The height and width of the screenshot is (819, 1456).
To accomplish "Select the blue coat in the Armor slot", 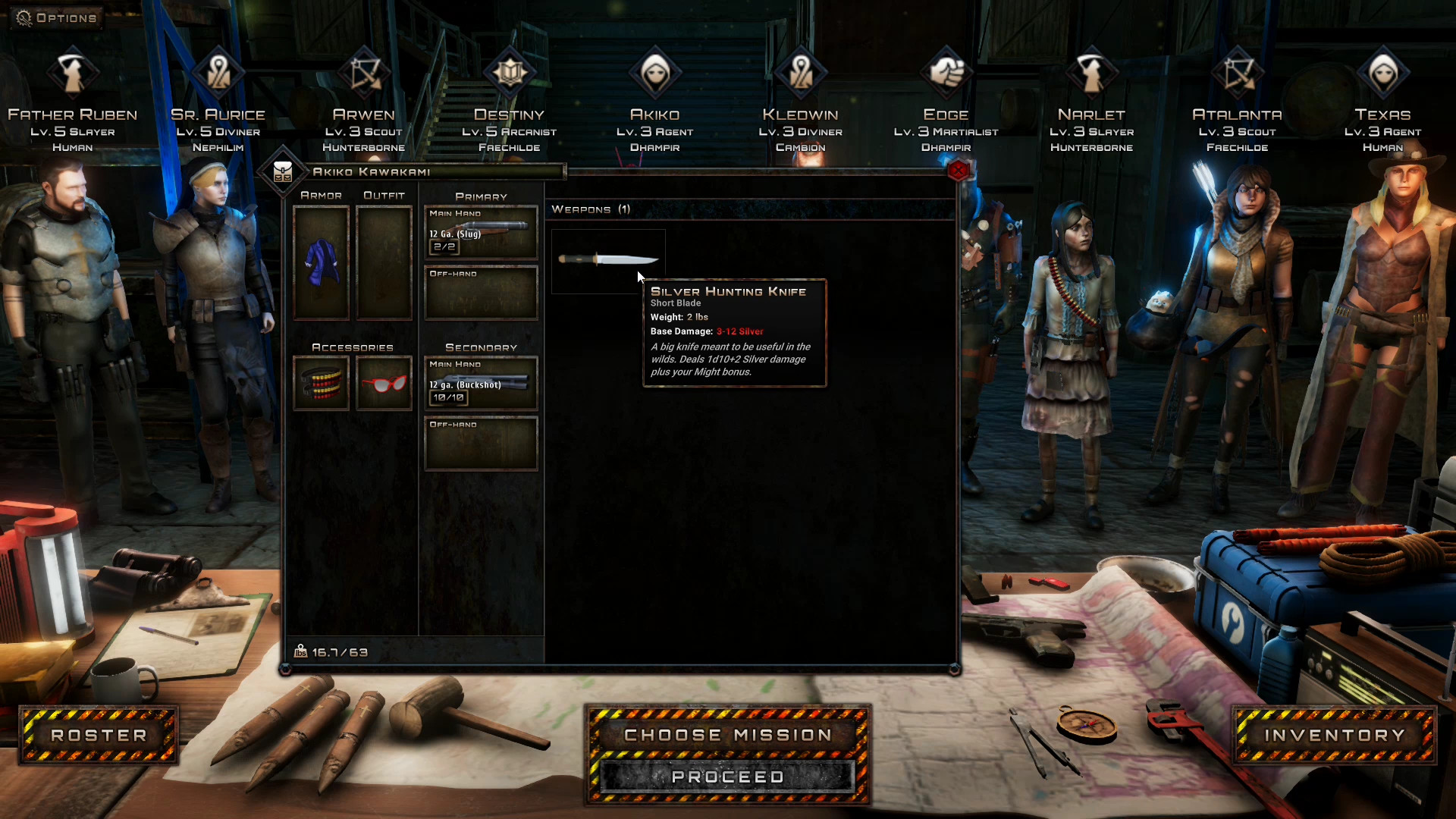I will (x=322, y=262).
